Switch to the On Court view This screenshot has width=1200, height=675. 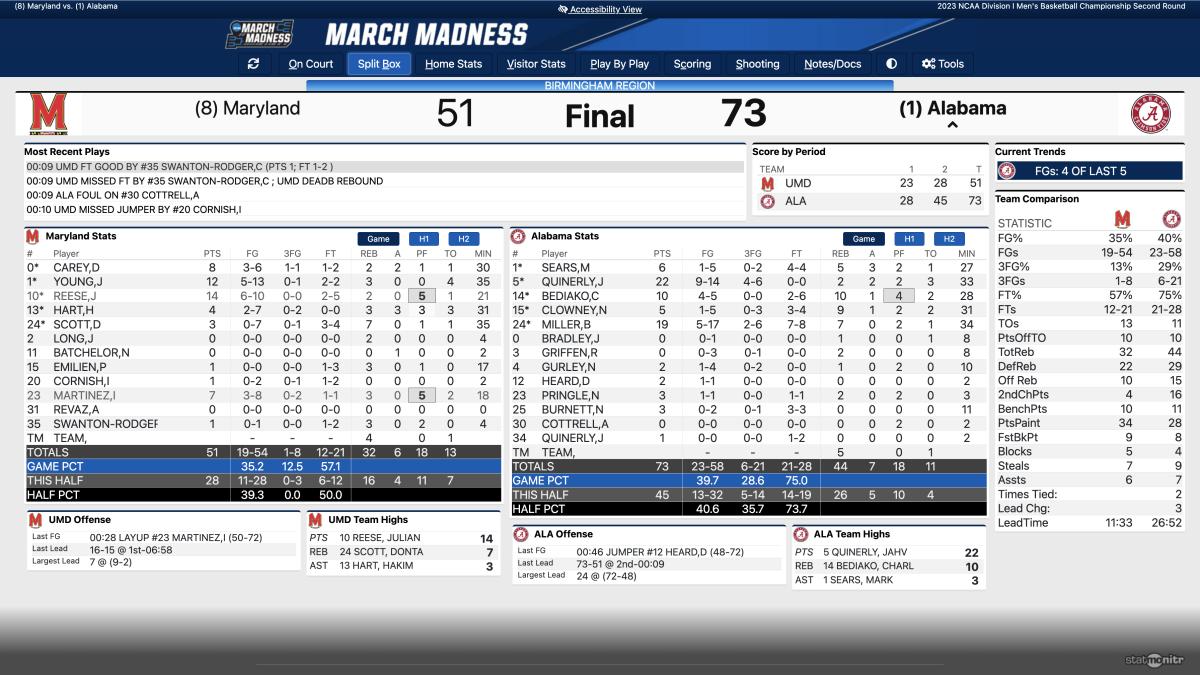click(311, 64)
